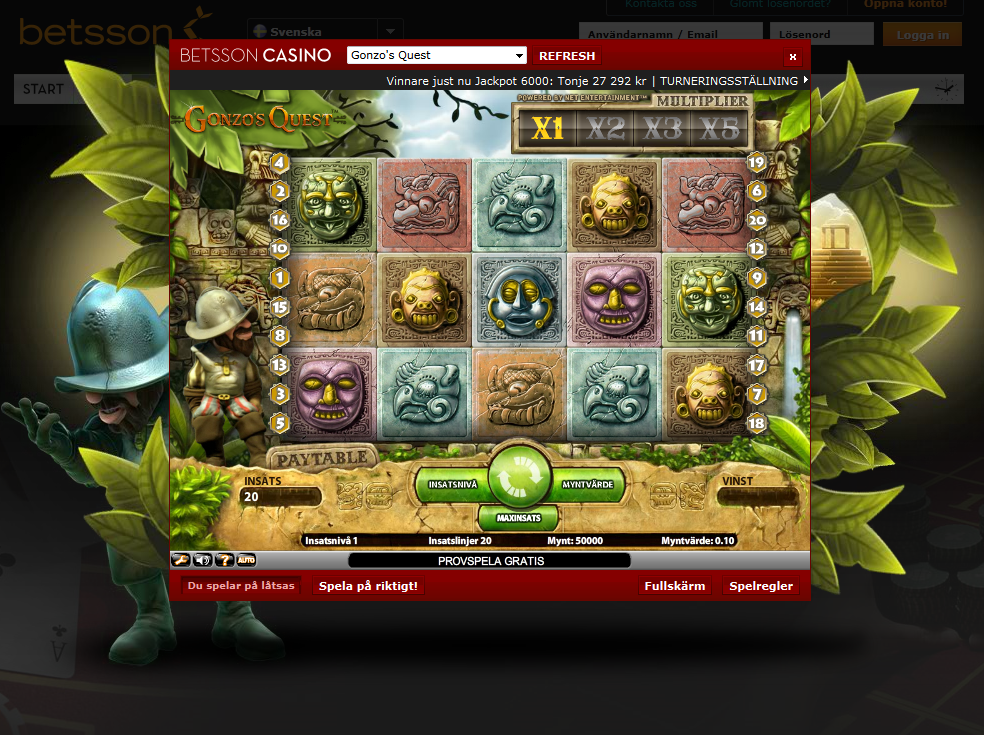Image resolution: width=984 pixels, height=735 pixels.
Task: Choose Spela på riktigt! to play for real
Action: click(x=369, y=586)
